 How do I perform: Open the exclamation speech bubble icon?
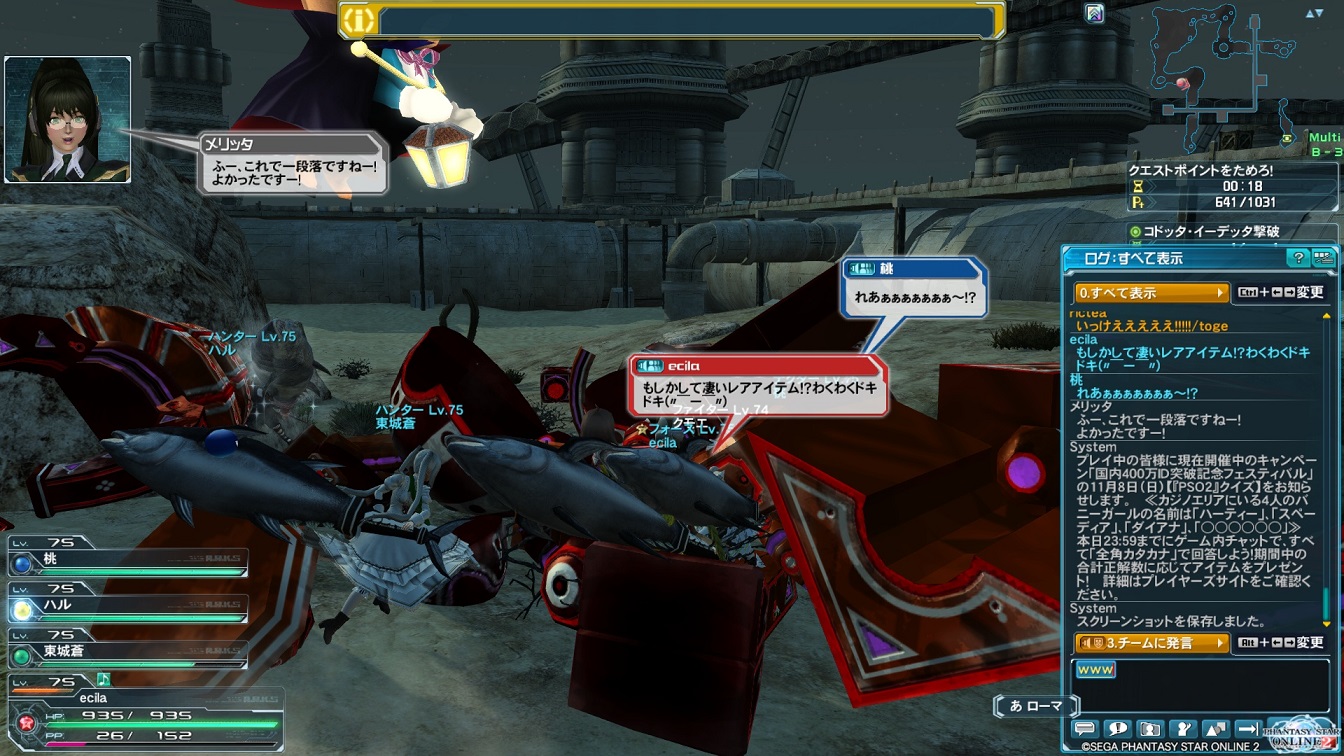(x=1118, y=729)
